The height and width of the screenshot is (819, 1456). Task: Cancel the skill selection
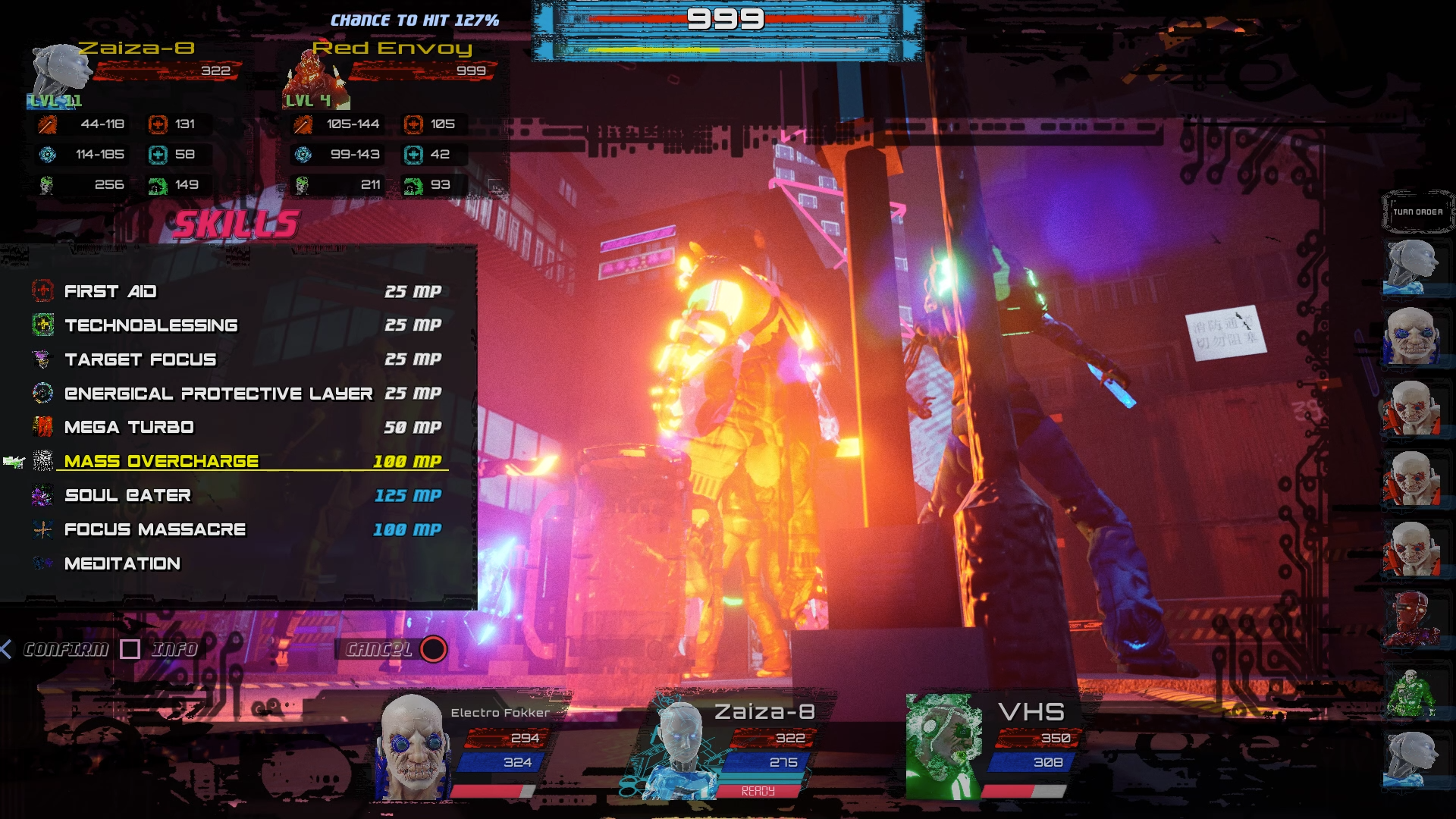pyautogui.click(x=379, y=649)
